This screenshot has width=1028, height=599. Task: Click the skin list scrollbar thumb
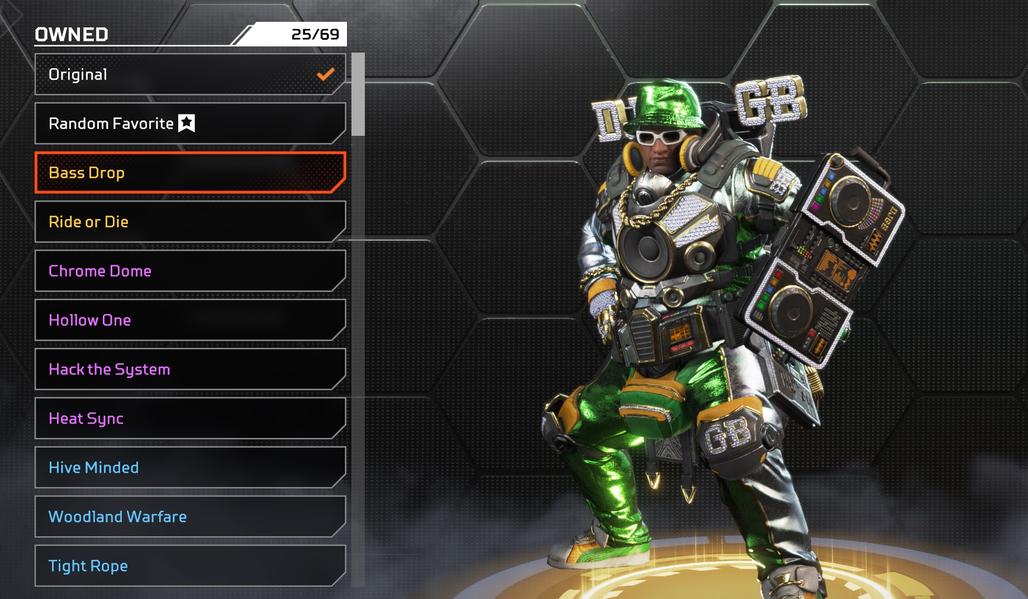358,94
